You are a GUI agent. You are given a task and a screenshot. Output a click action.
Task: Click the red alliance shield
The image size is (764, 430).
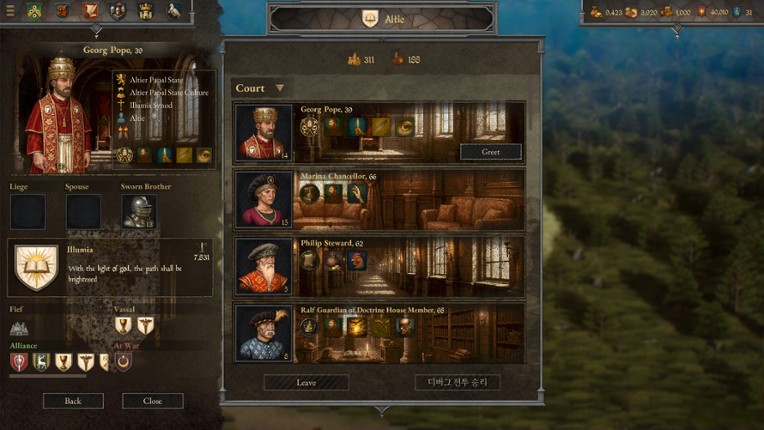tap(18, 361)
